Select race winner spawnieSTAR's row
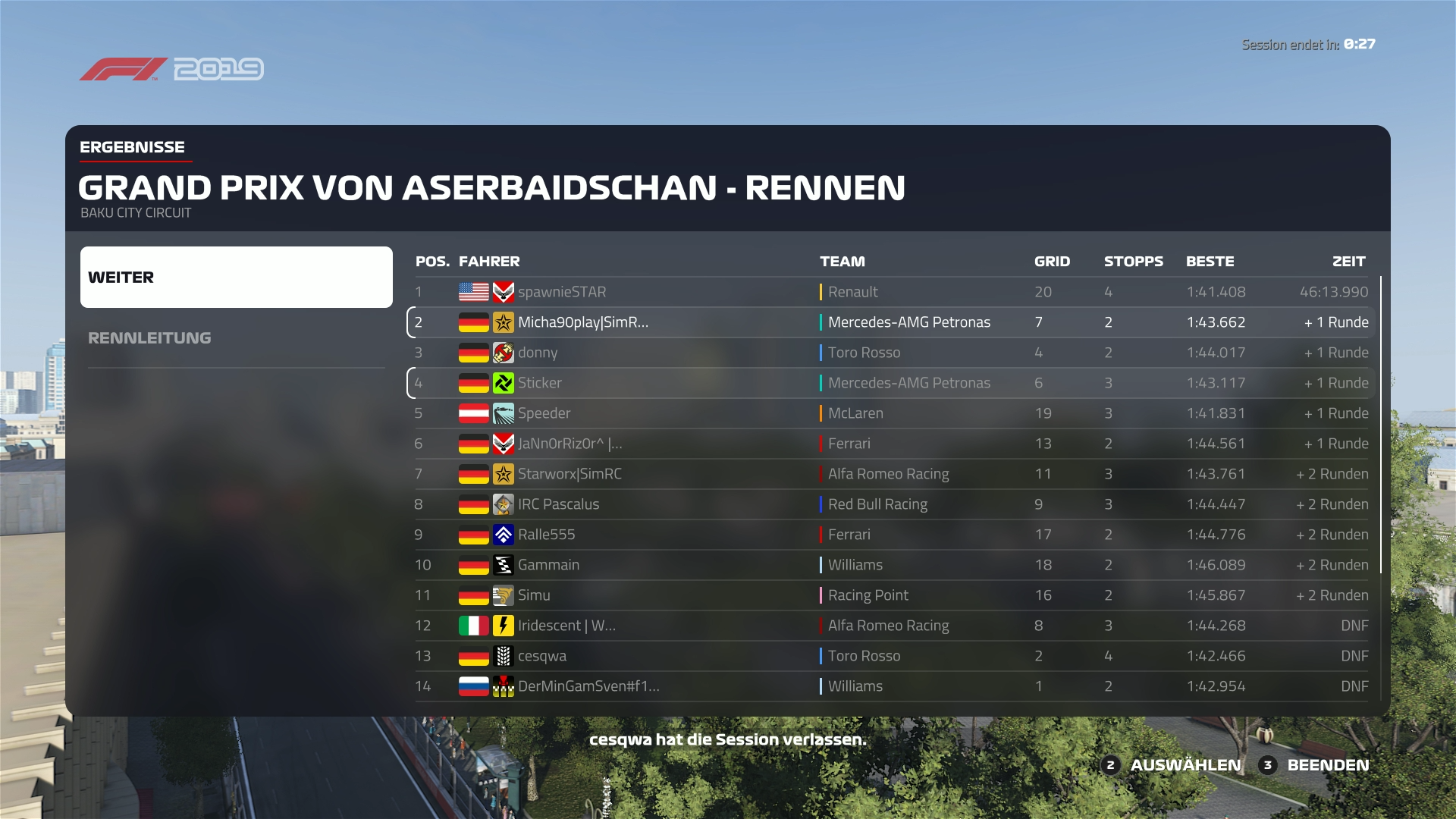This screenshot has height=819, width=1456. 891,292
